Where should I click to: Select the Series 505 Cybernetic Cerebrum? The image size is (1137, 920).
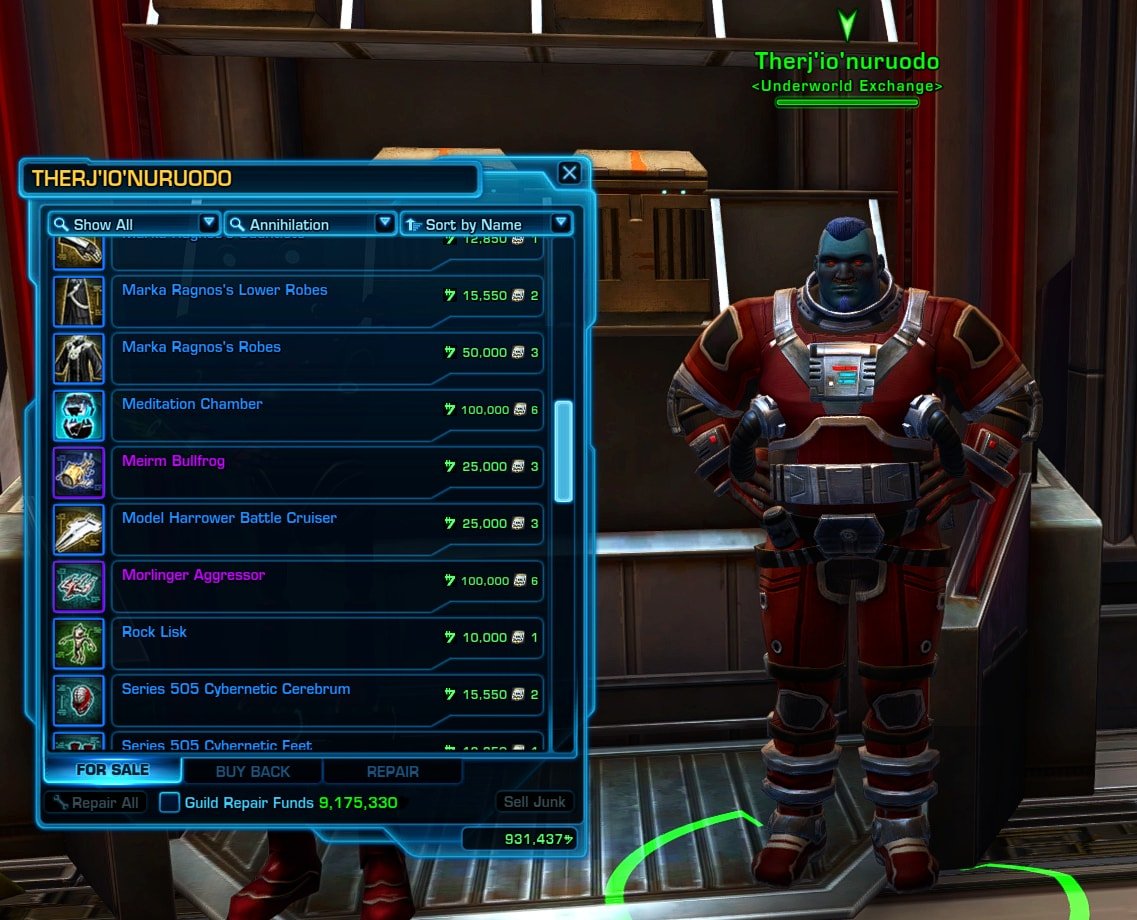(x=326, y=701)
